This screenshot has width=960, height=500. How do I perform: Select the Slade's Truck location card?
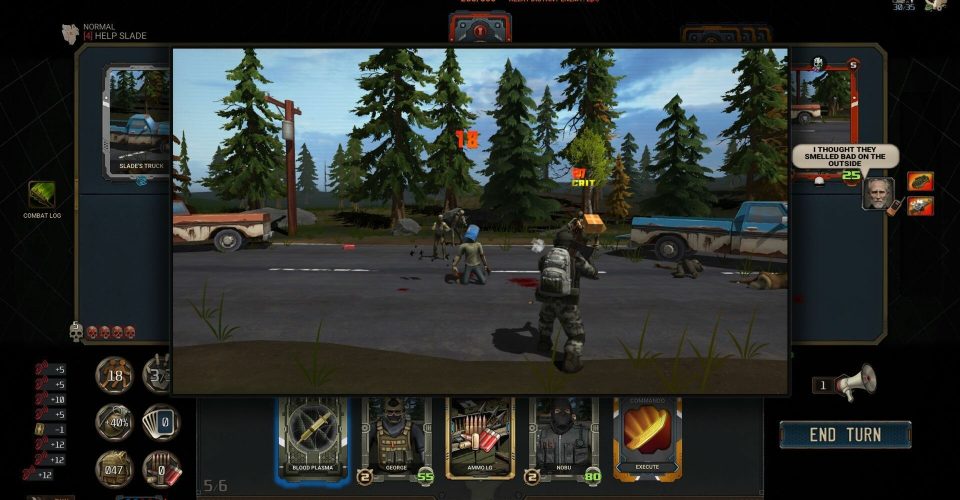(140, 120)
